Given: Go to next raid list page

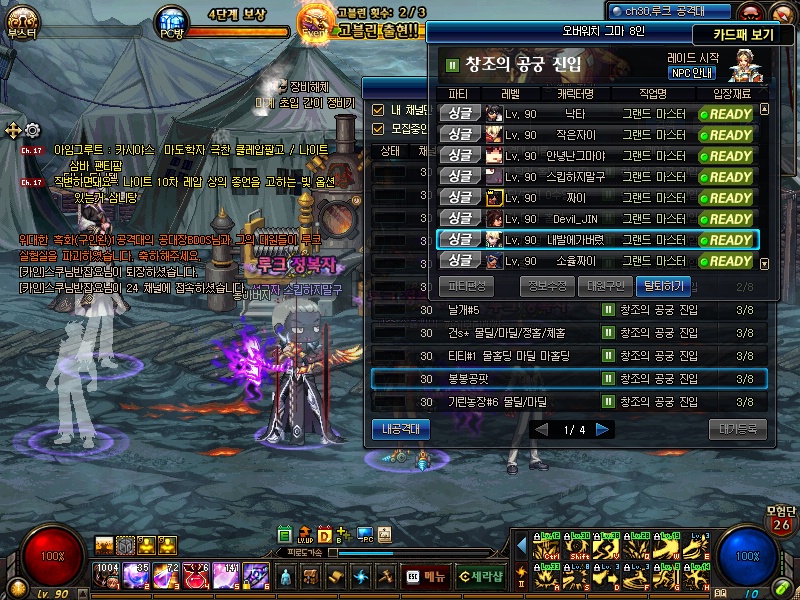Looking at the screenshot, I should pyautogui.click(x=603, y=430).
